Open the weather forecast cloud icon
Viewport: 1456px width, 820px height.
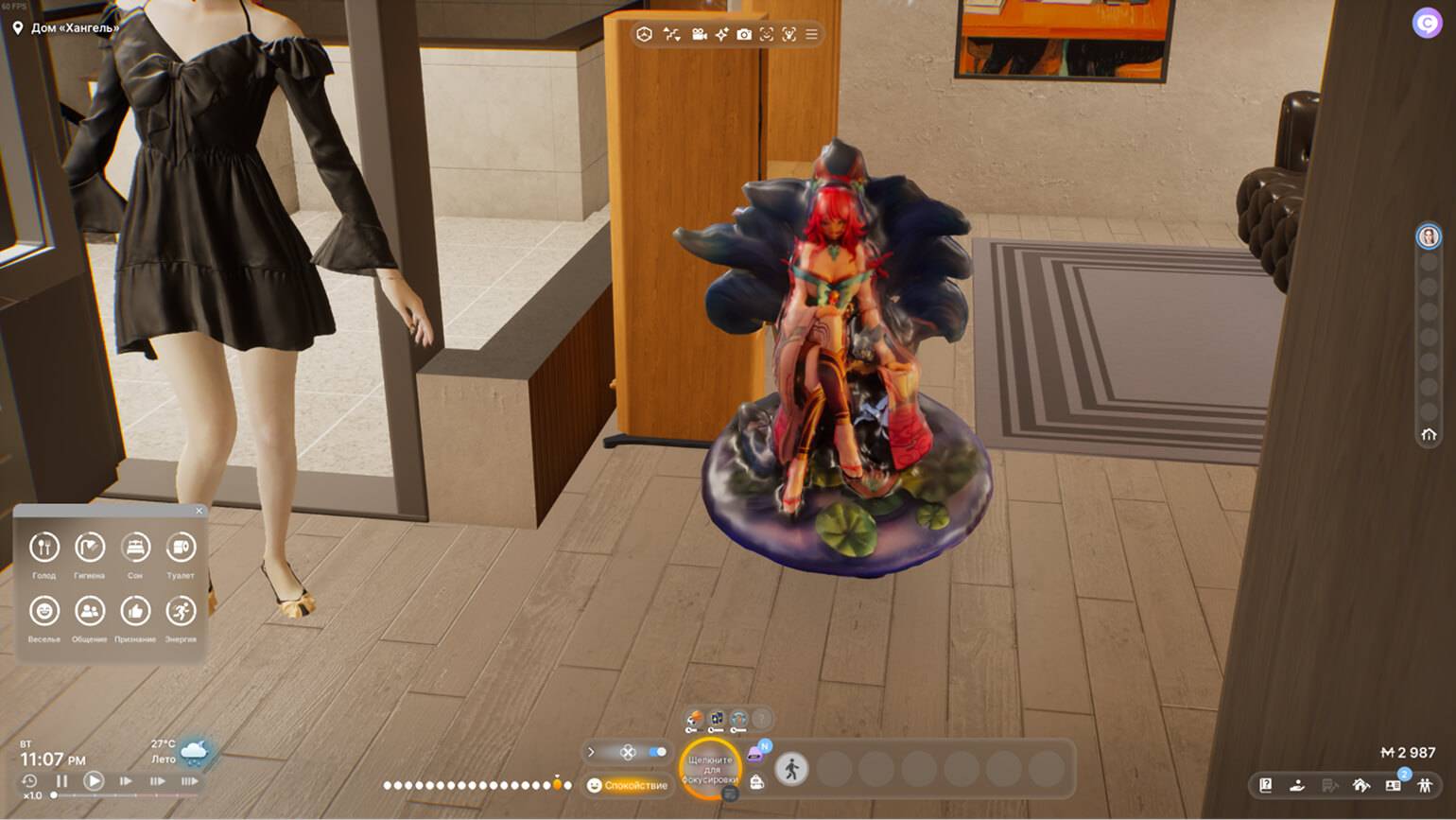195,752
